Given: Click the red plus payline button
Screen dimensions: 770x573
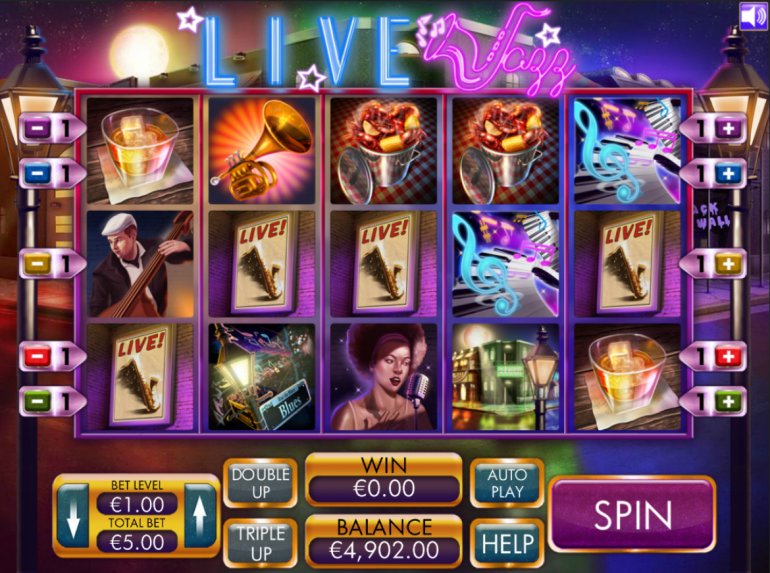Looking at the screenshot, I should (x=727, y=355).
